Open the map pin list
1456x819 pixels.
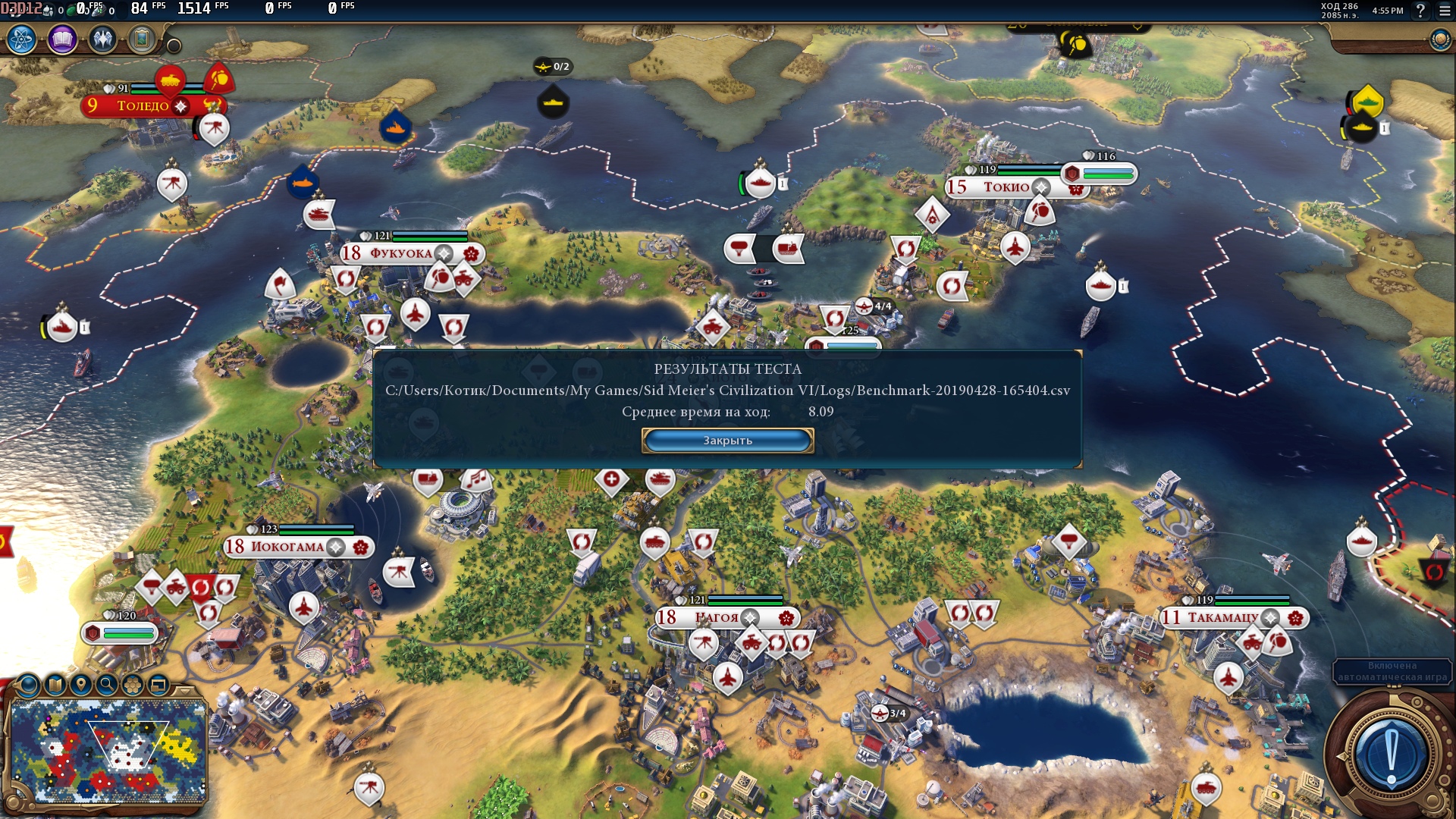80,686
